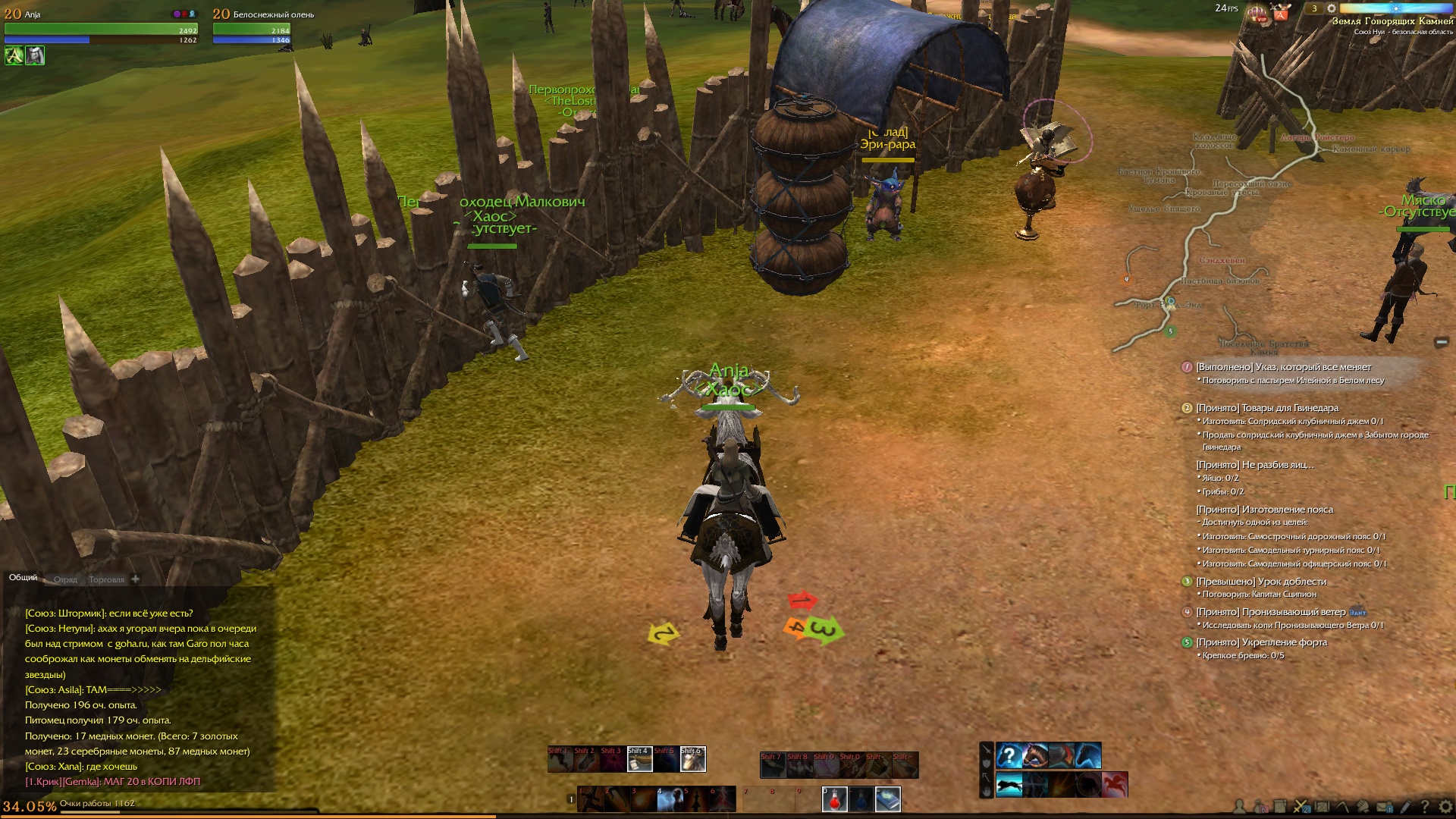Open the gear system menu icon
This screenshot has height=819, width=1456.
coord(1443,807)
